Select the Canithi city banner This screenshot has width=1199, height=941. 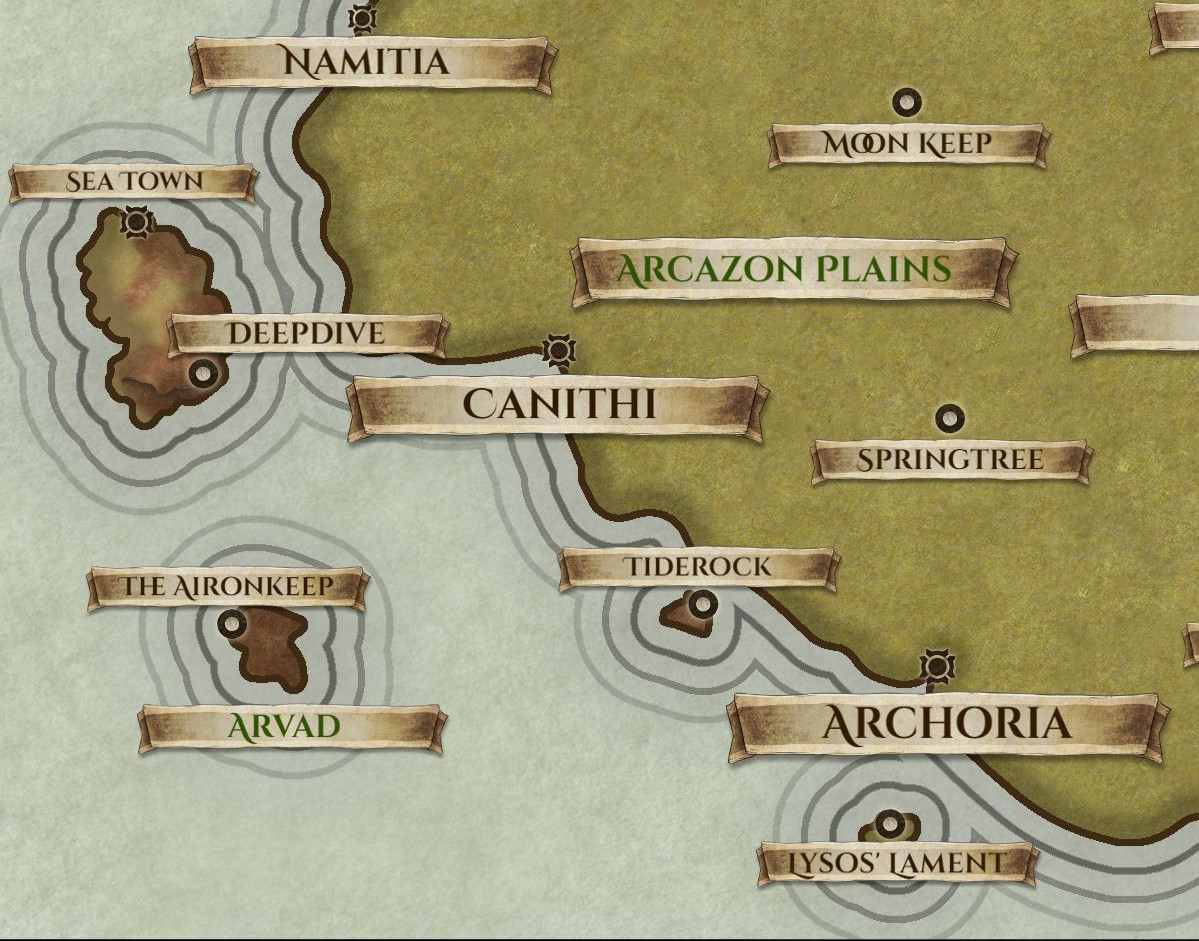(x=558, y=405)
